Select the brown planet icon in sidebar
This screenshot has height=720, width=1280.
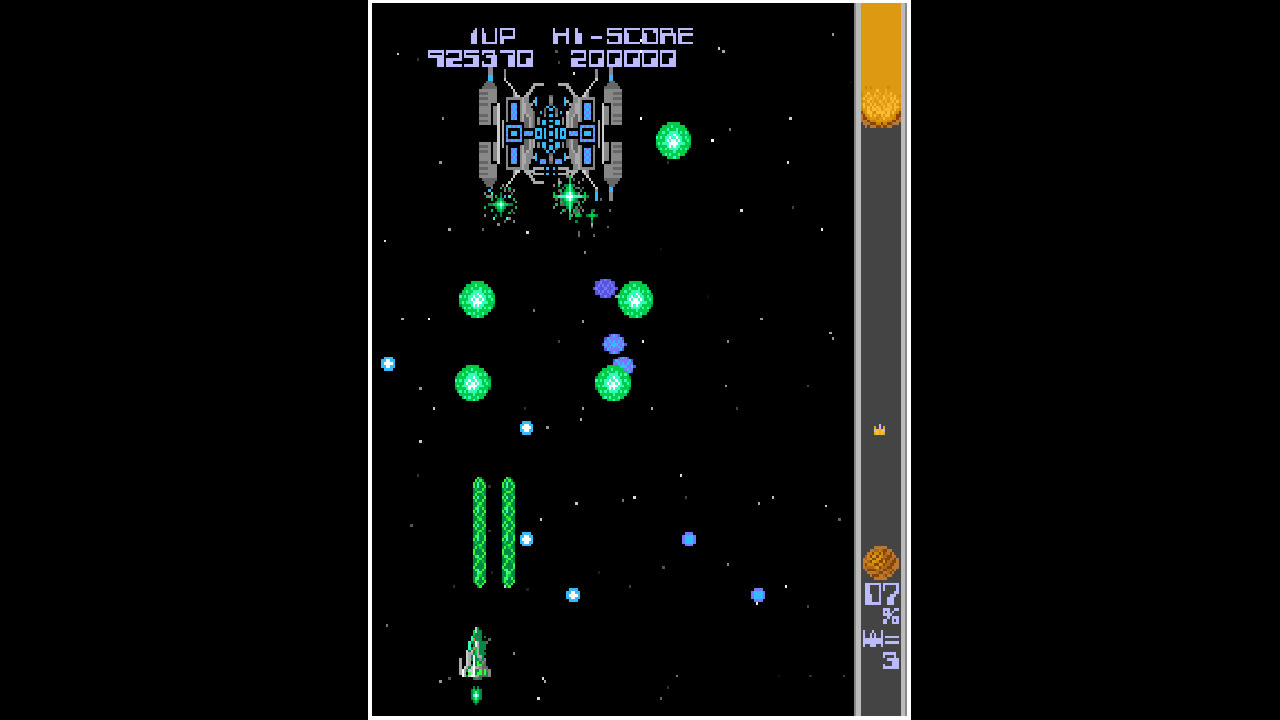pyautogui.click(x=879, y=563)
